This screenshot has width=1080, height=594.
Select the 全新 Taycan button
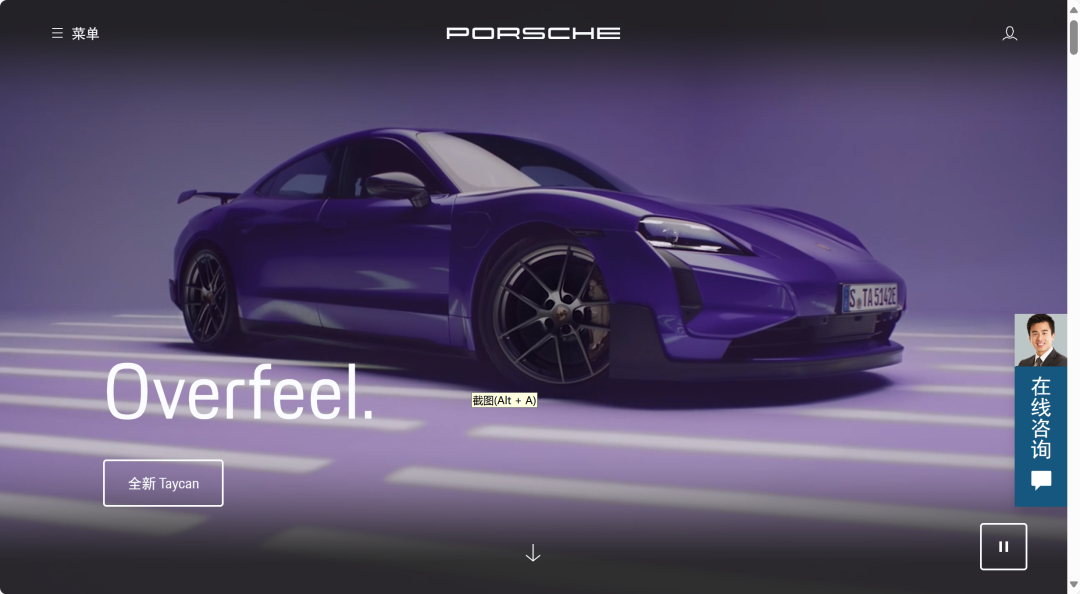click(163, 483)
